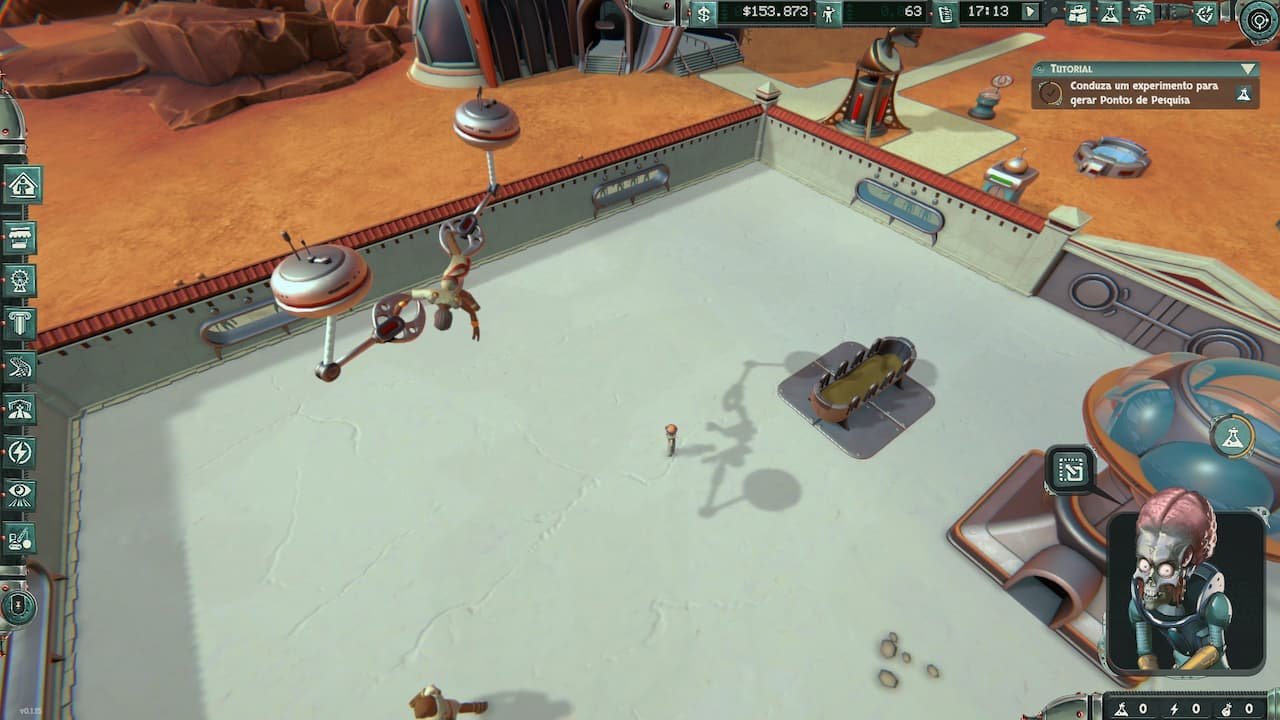Click the flask marker above the lab
Viewport: 1280px width, 720px height.
coord(1232,435)
